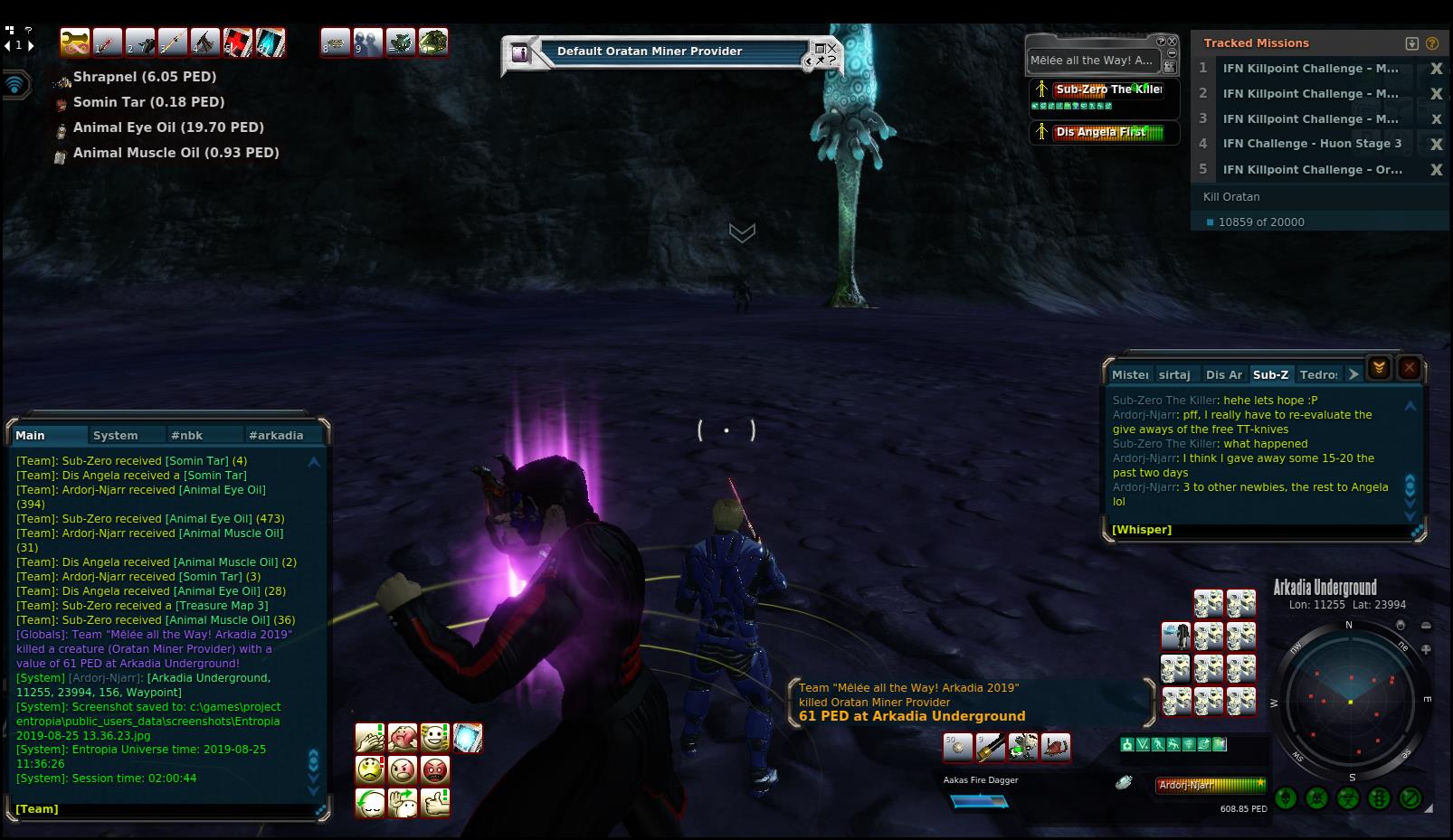Click the first aid kit hotbar slot
The image size is (1453, 840).
point(238,42)
